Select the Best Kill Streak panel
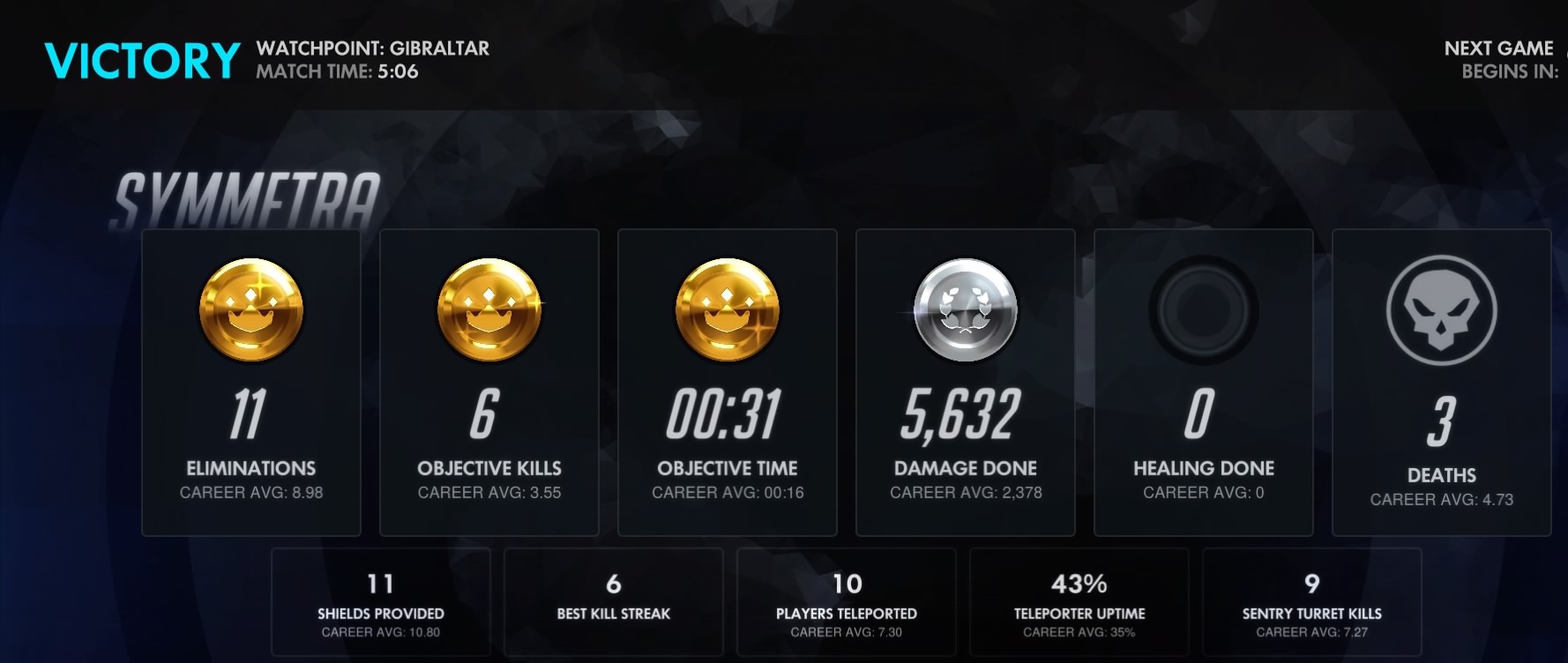 point(614,602)
